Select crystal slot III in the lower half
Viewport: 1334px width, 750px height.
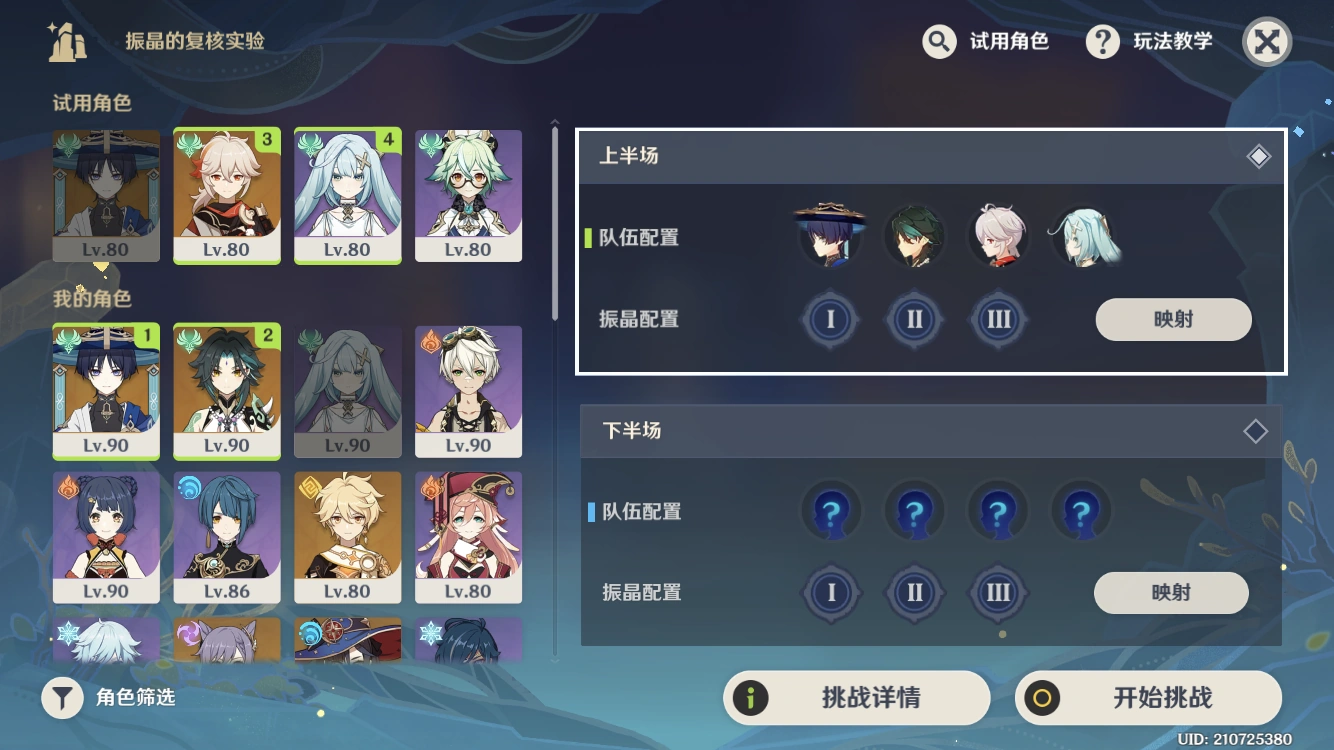coord(998,592)
